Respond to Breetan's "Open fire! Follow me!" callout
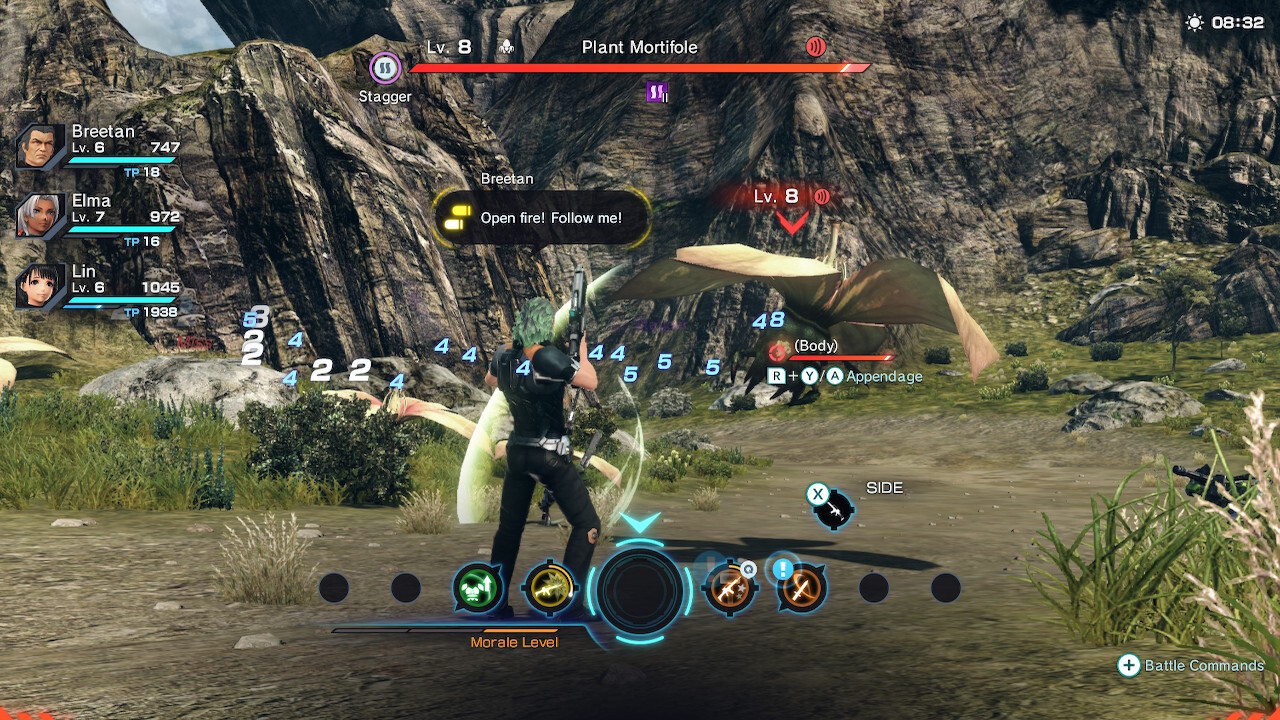The width and height of the screenshot is (1280, 720). pos(542,218)
